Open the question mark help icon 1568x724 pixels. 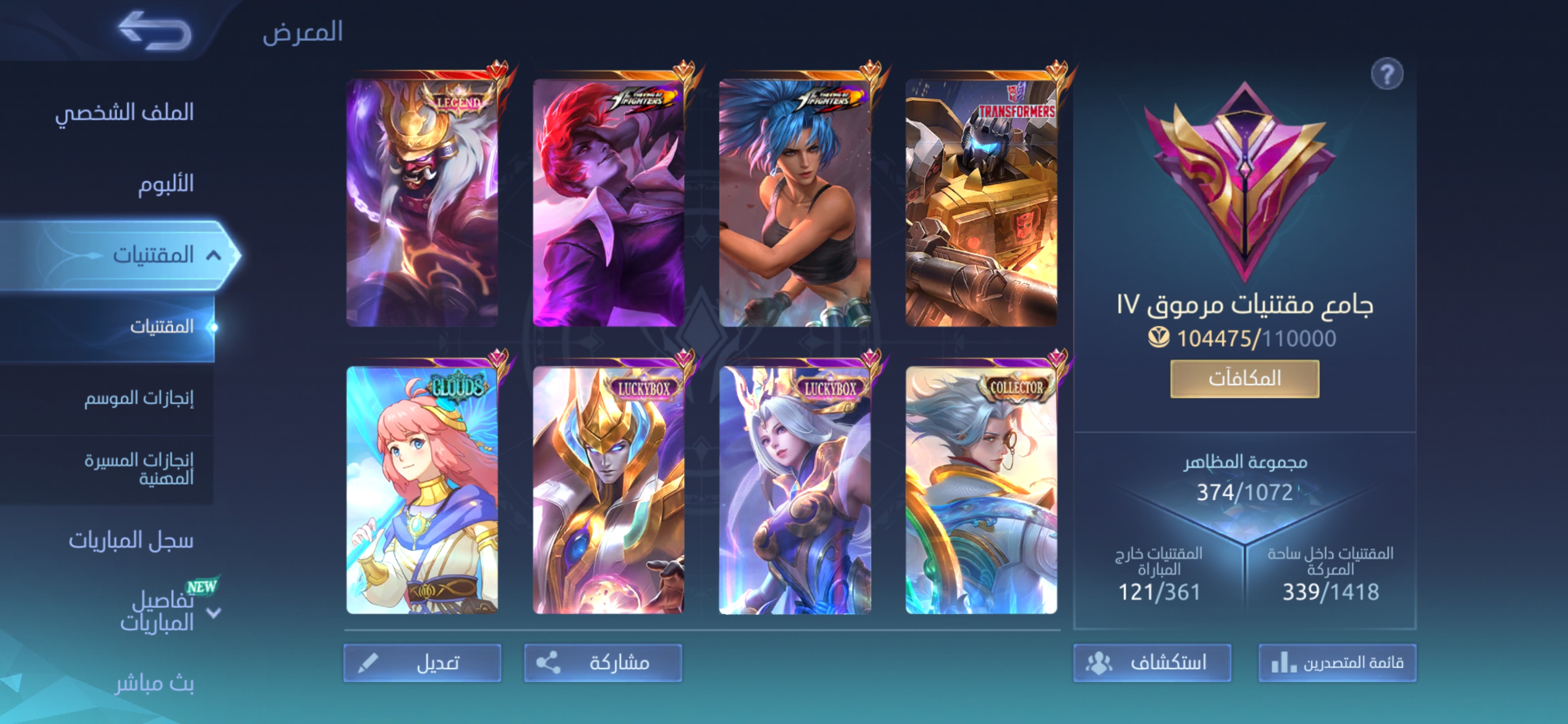coord(1387,75)
